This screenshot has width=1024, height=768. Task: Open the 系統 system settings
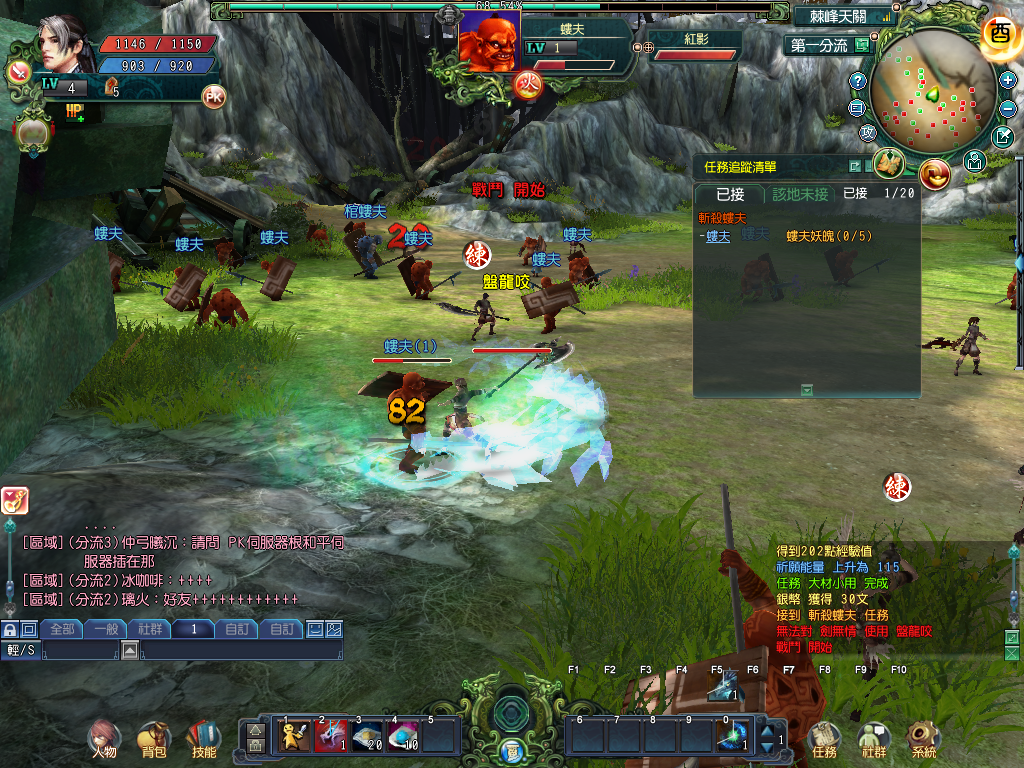(x=923, y=739)
